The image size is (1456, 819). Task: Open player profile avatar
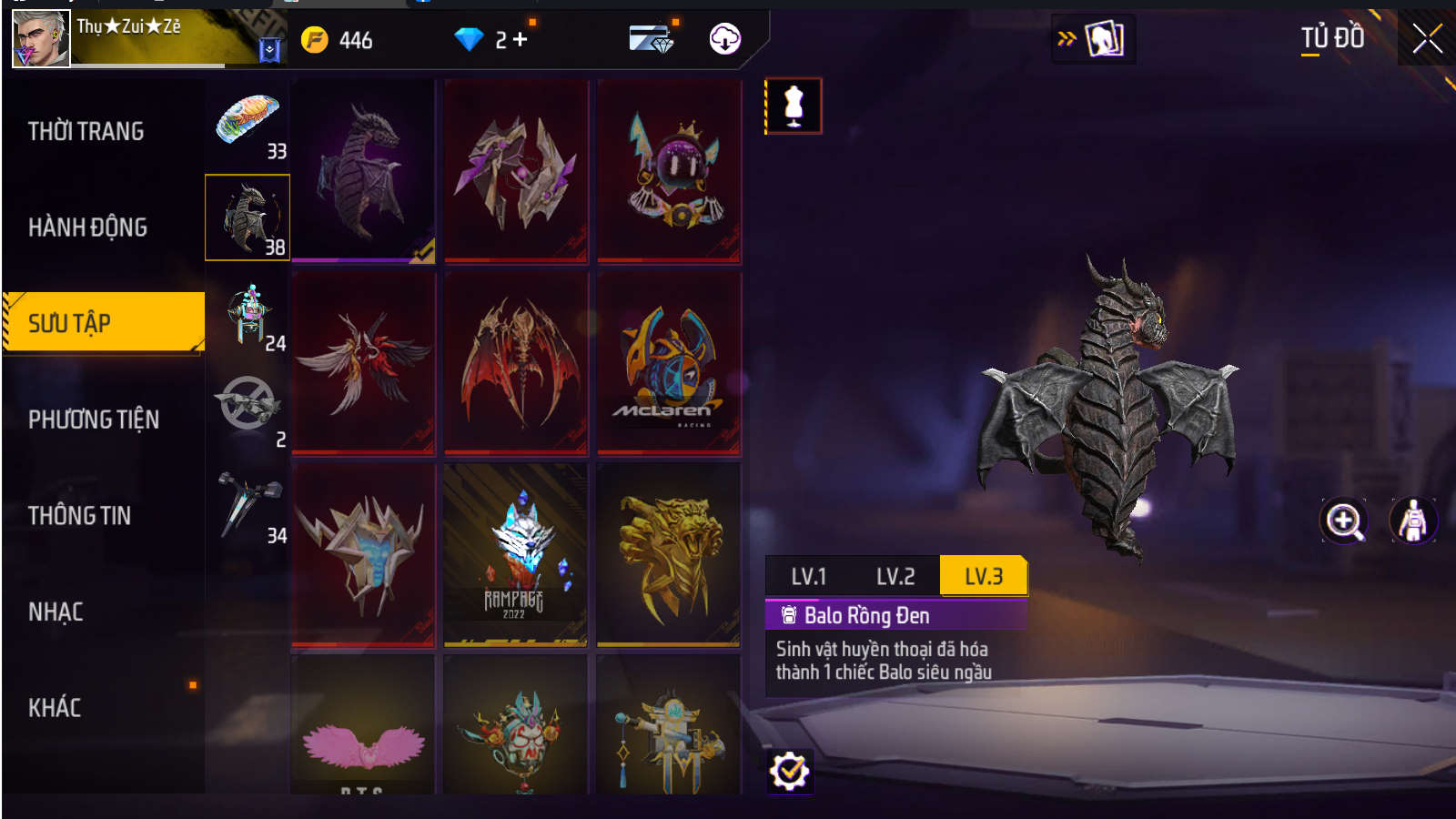[x=41, y=39]
